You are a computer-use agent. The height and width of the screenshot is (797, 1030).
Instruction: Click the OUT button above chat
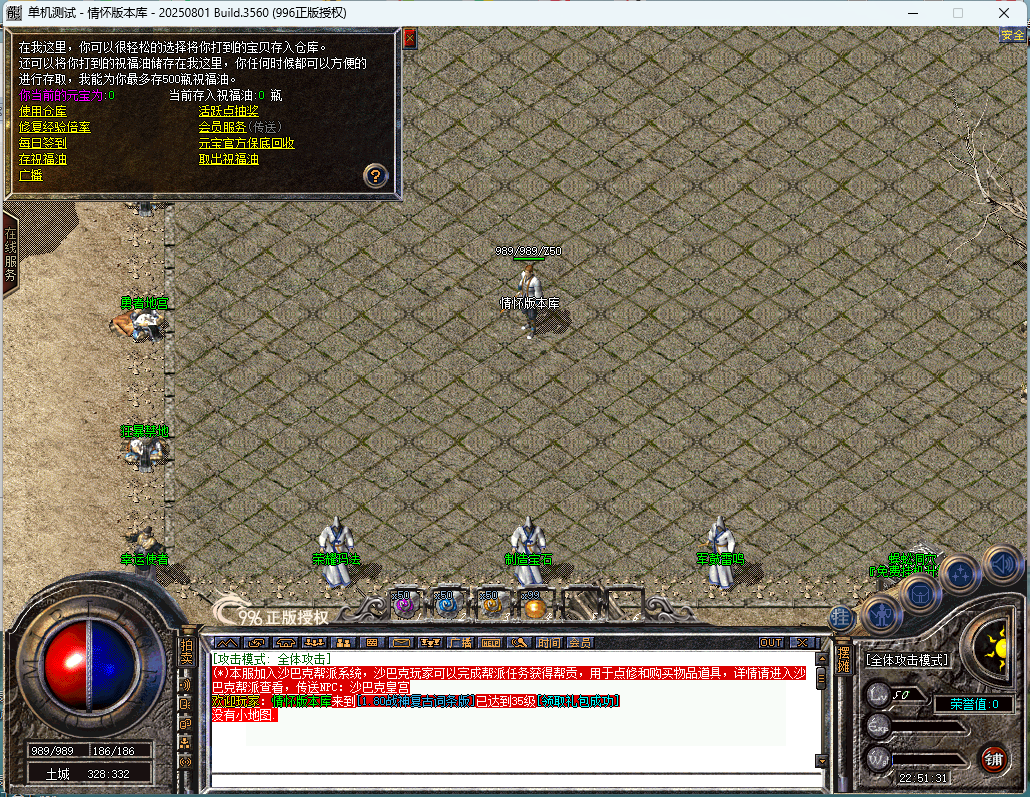pos(771,642)
